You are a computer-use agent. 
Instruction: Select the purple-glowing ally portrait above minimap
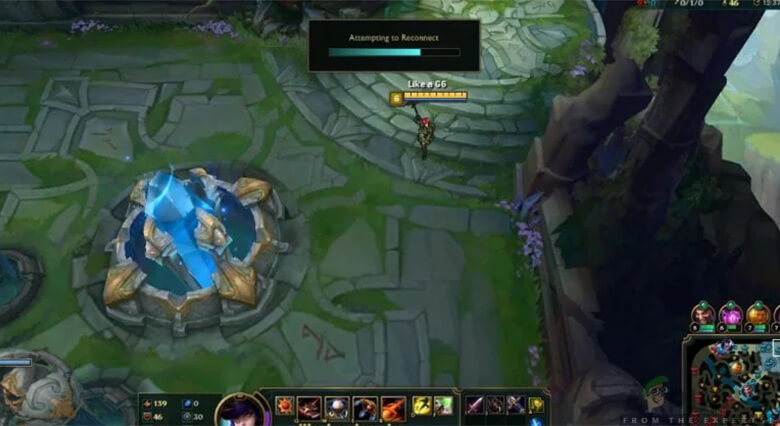[731, 314]
